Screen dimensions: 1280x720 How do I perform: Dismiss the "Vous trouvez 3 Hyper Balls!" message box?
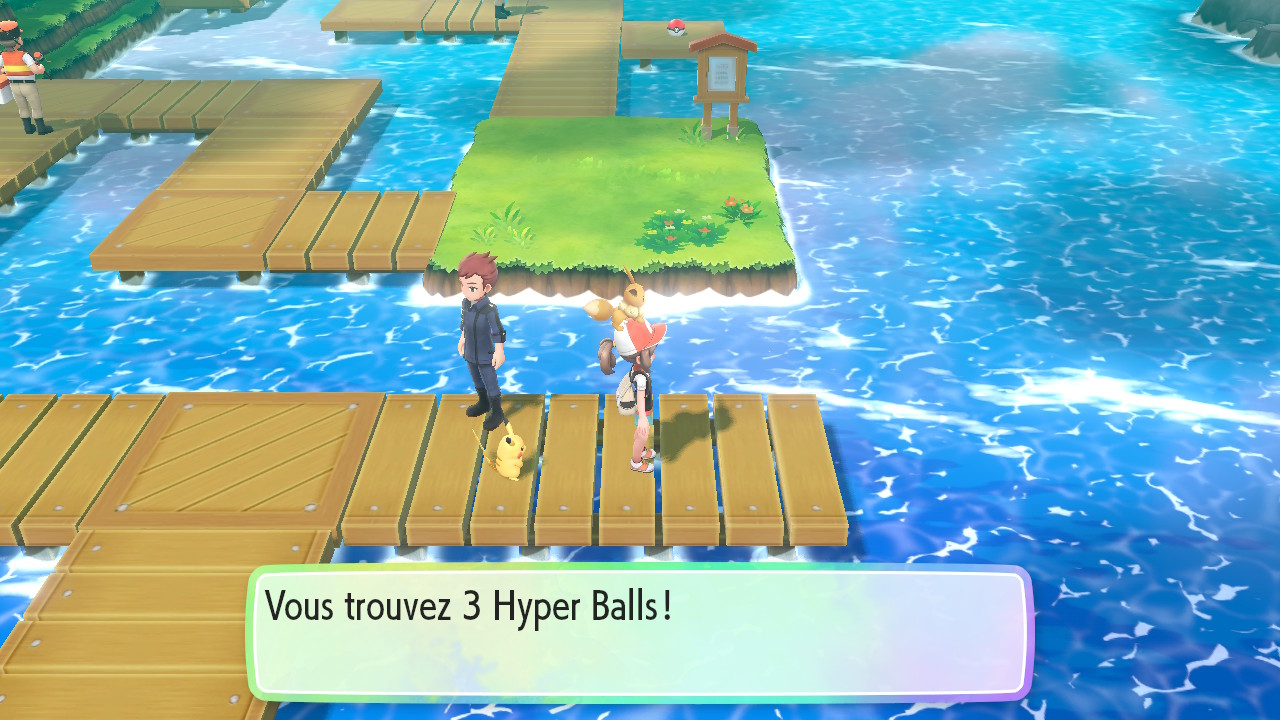click(x=640, y=633)
